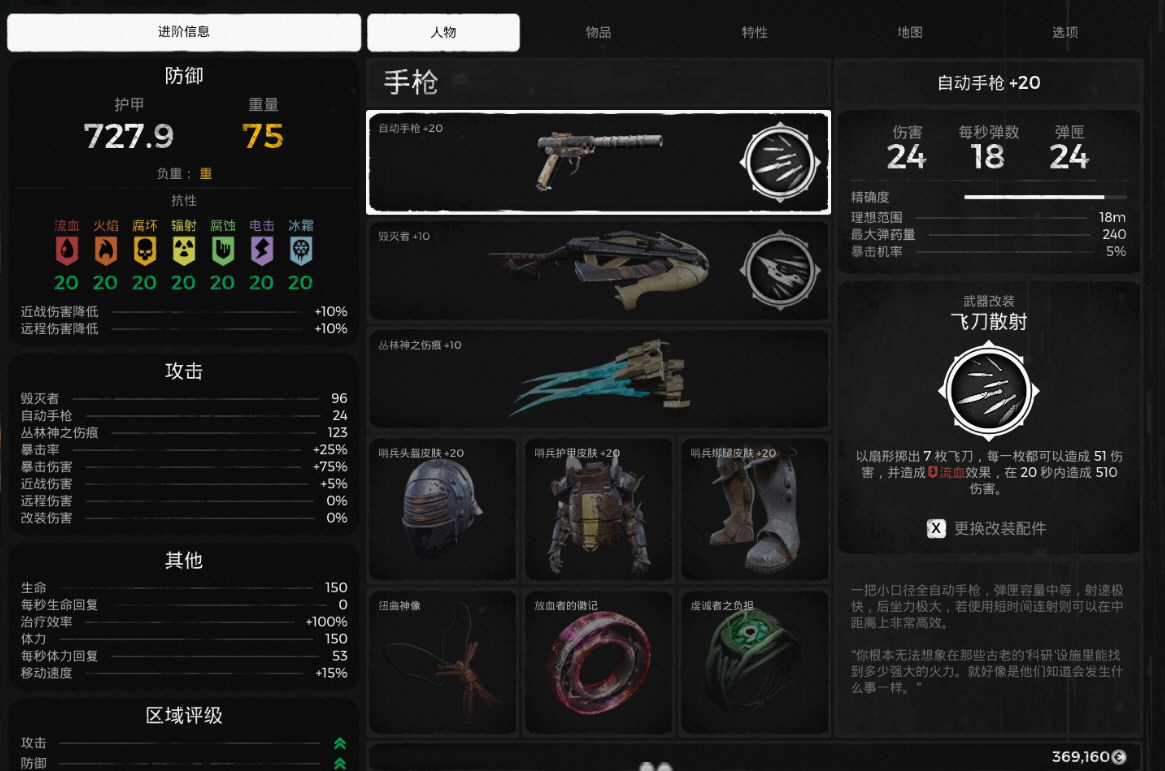1165x771 pixels.
Task: Choose the 丛林神之伤痕 +10 melee slot
Action: point(598,380)
